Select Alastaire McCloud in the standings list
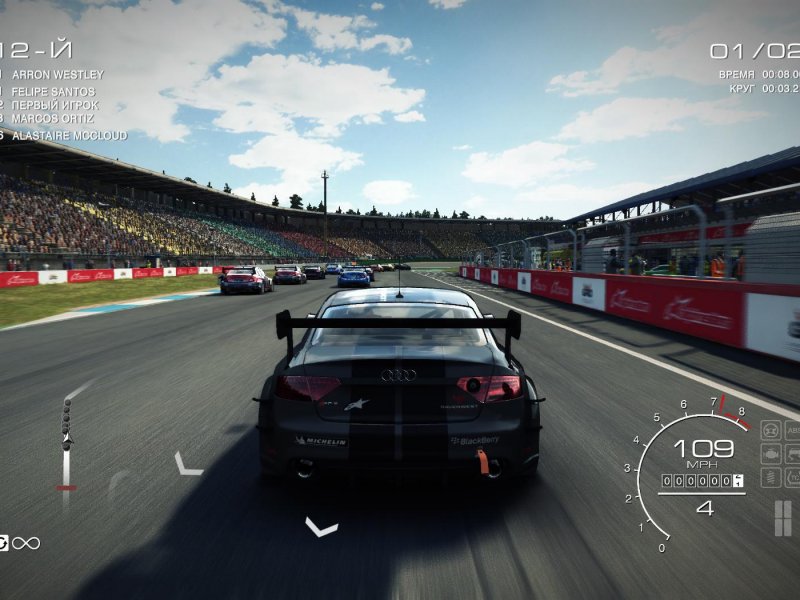Viewport: 800px width, 600px height. click(68, 135)
